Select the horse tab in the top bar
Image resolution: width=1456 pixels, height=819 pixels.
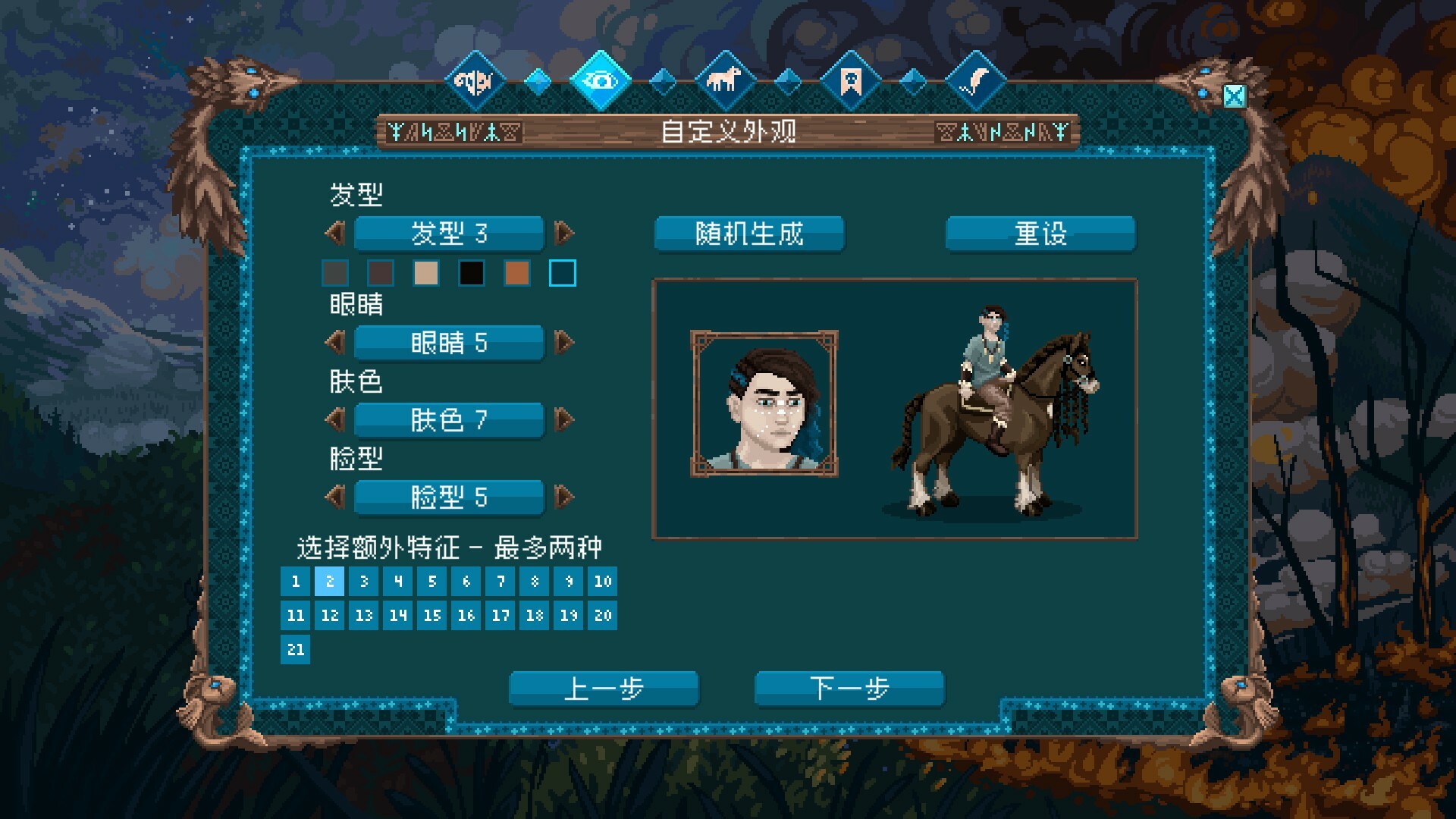pos(725,80)
